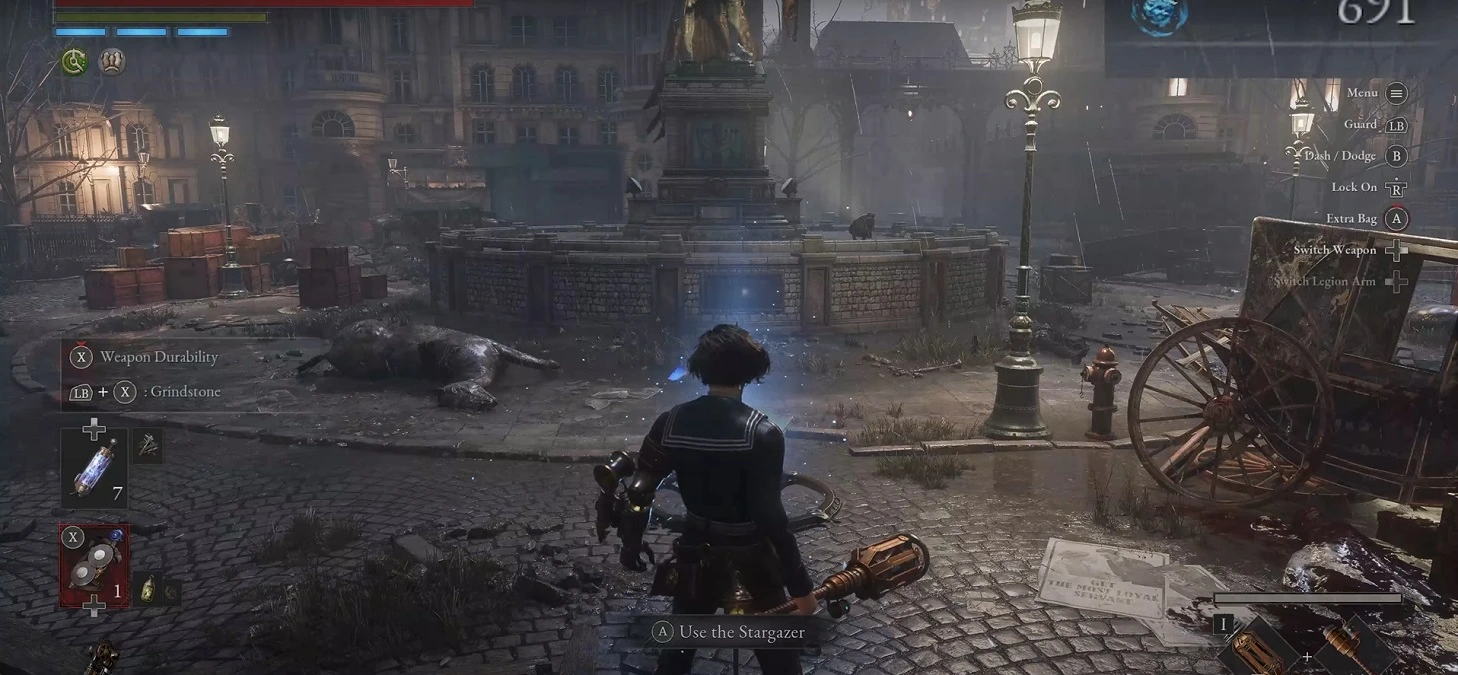Click the blue Ergo icon
This screenshot has height=675, width=1458.
click(x=1159, y=15)
